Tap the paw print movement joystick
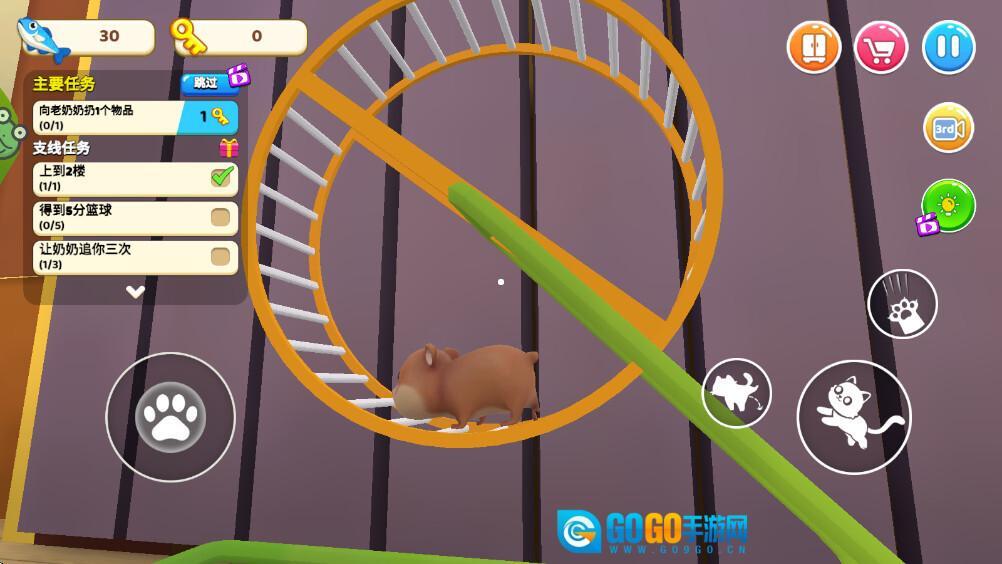 (x=170, y=417)
